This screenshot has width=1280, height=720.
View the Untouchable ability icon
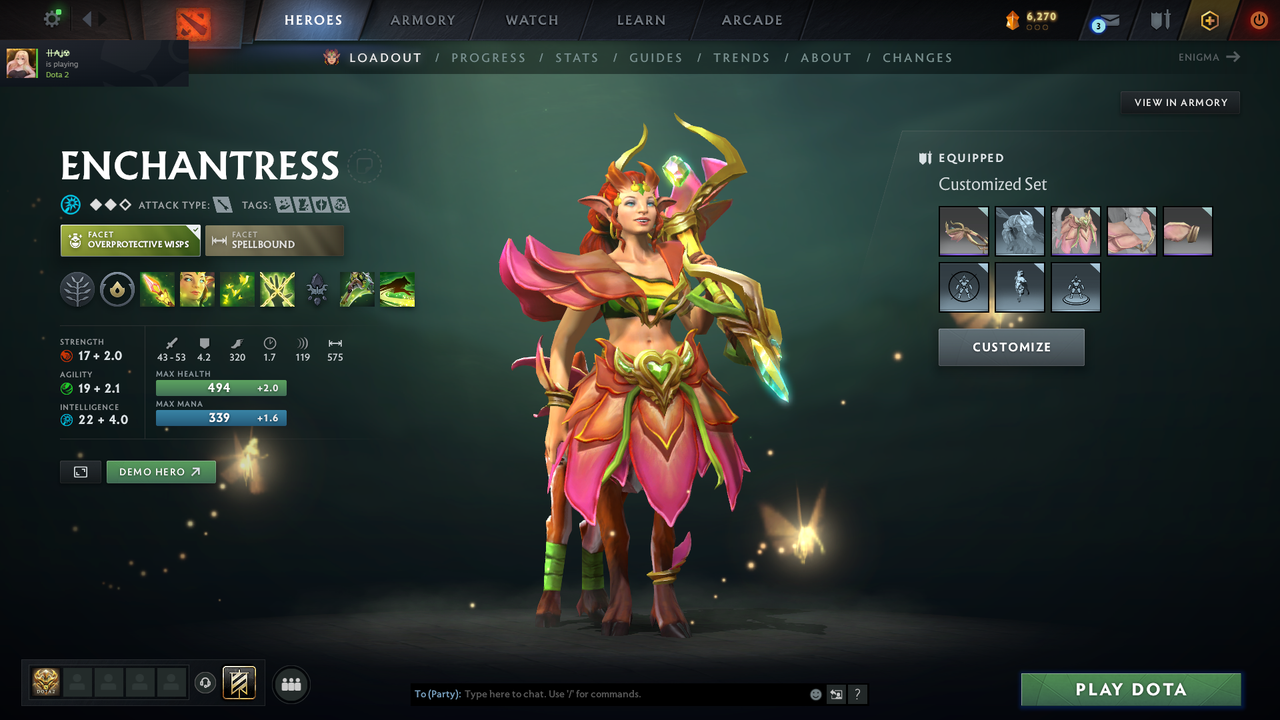click(277, 289)
